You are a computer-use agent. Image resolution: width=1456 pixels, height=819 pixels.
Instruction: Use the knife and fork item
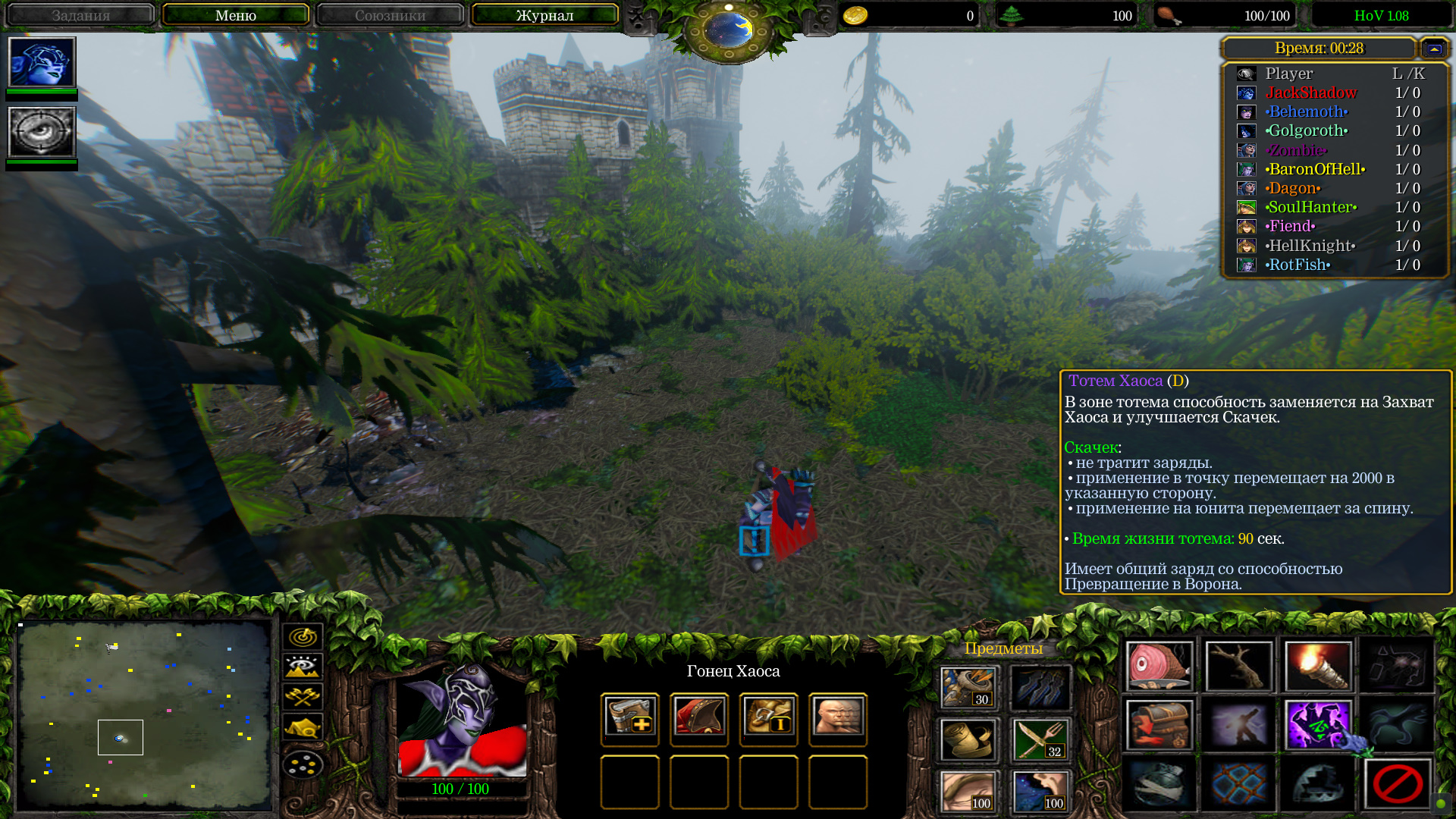[x=1040, y=739]
